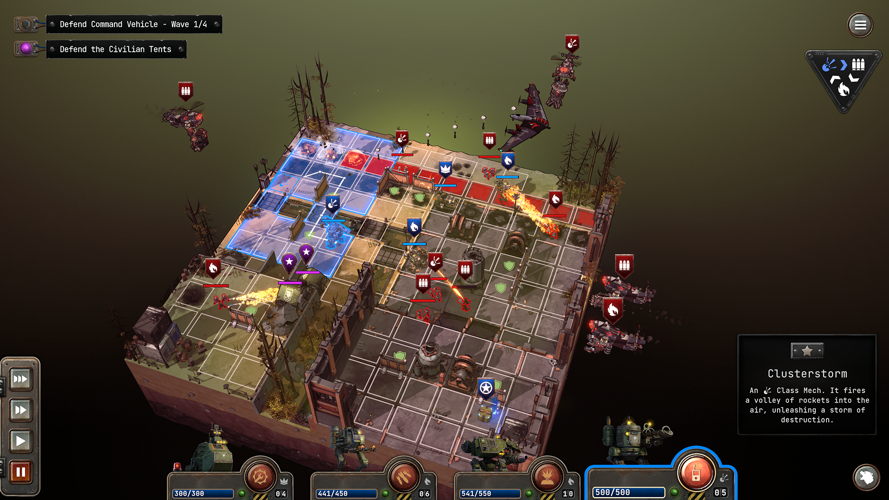
Task: Open the hamburger menu button
Action: tap(859, 24)
